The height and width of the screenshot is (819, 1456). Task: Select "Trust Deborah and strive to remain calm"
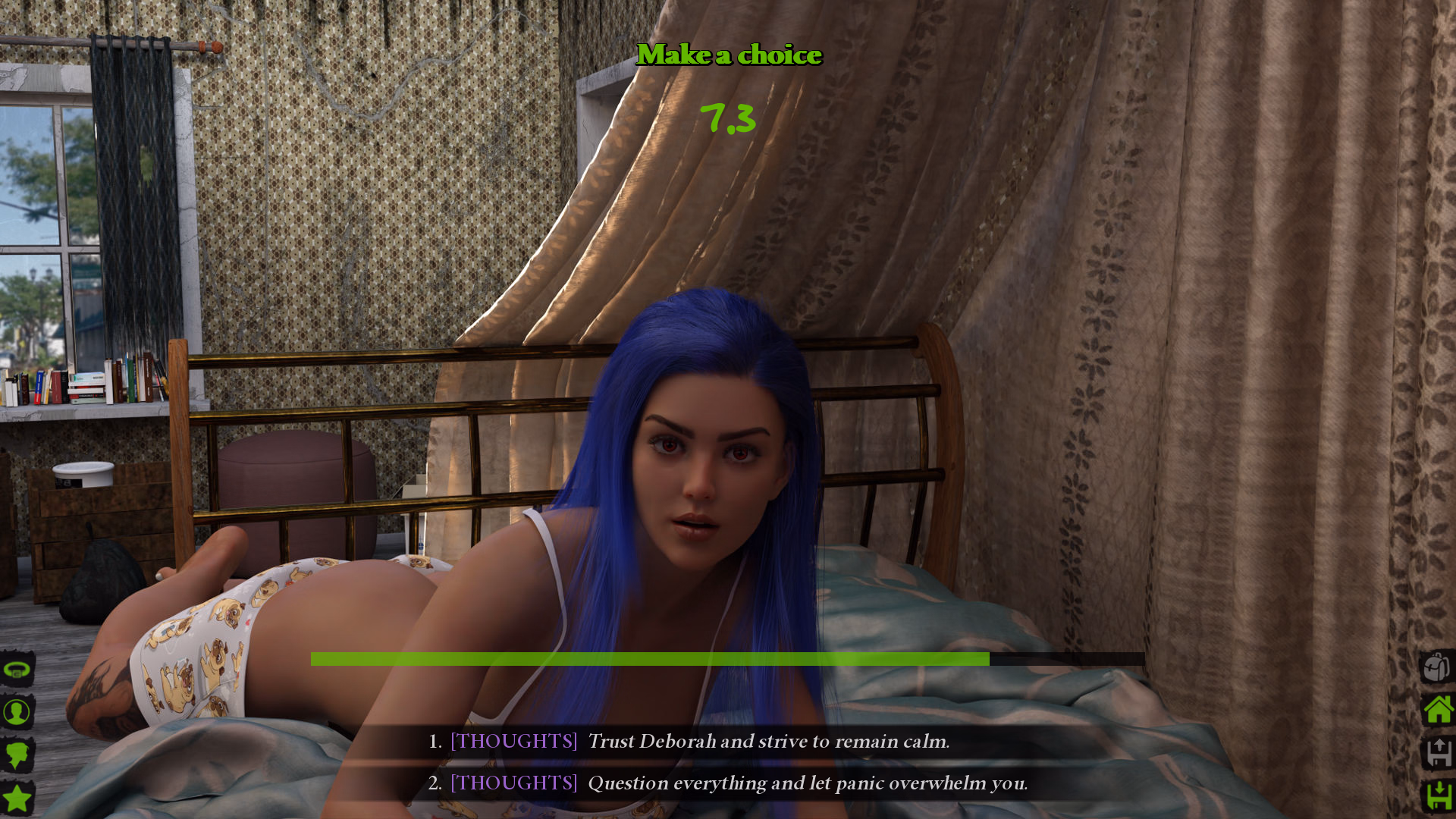(x=769, y=742)
